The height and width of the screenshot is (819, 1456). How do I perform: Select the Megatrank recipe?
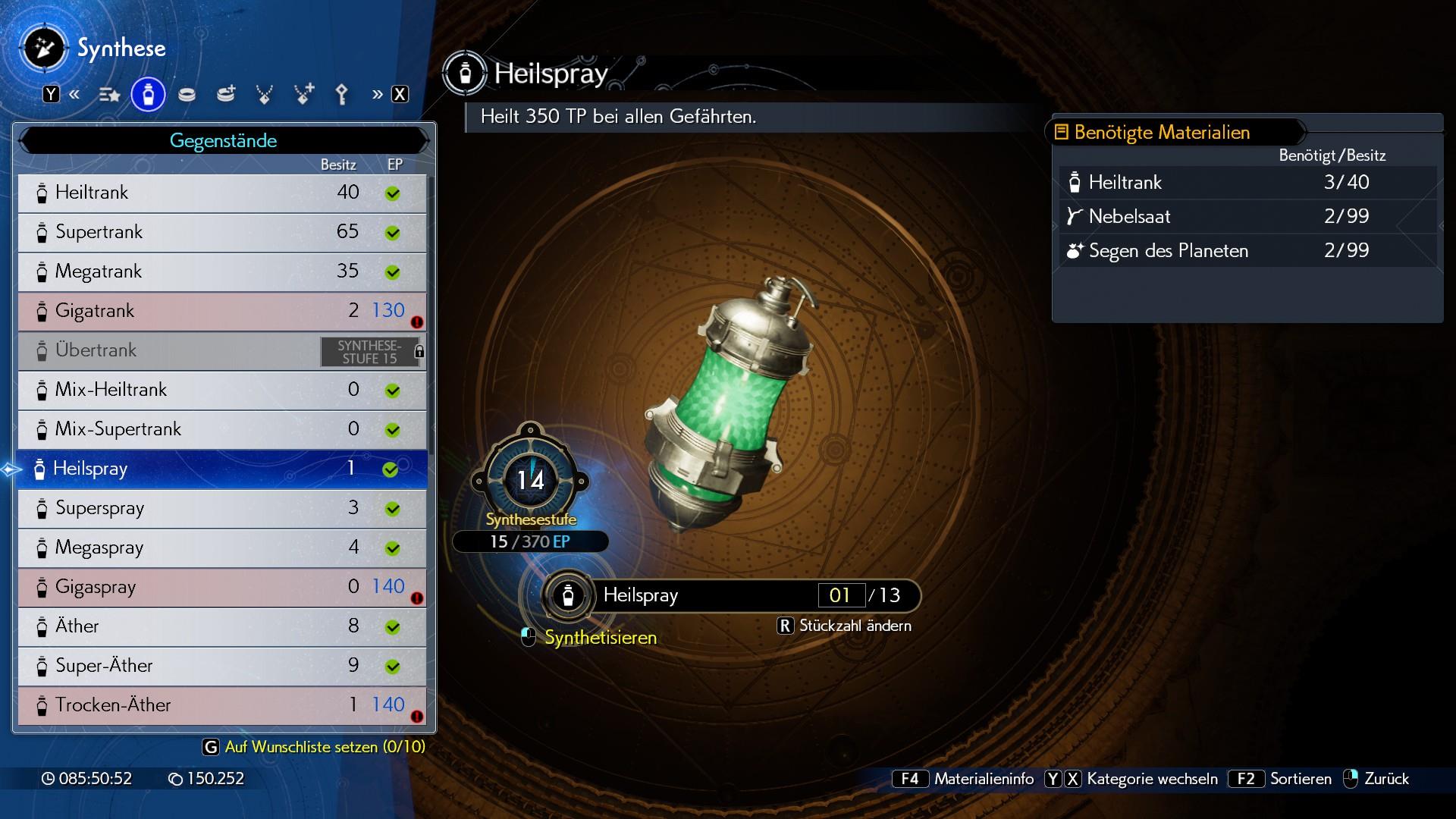tap(221, 271)
